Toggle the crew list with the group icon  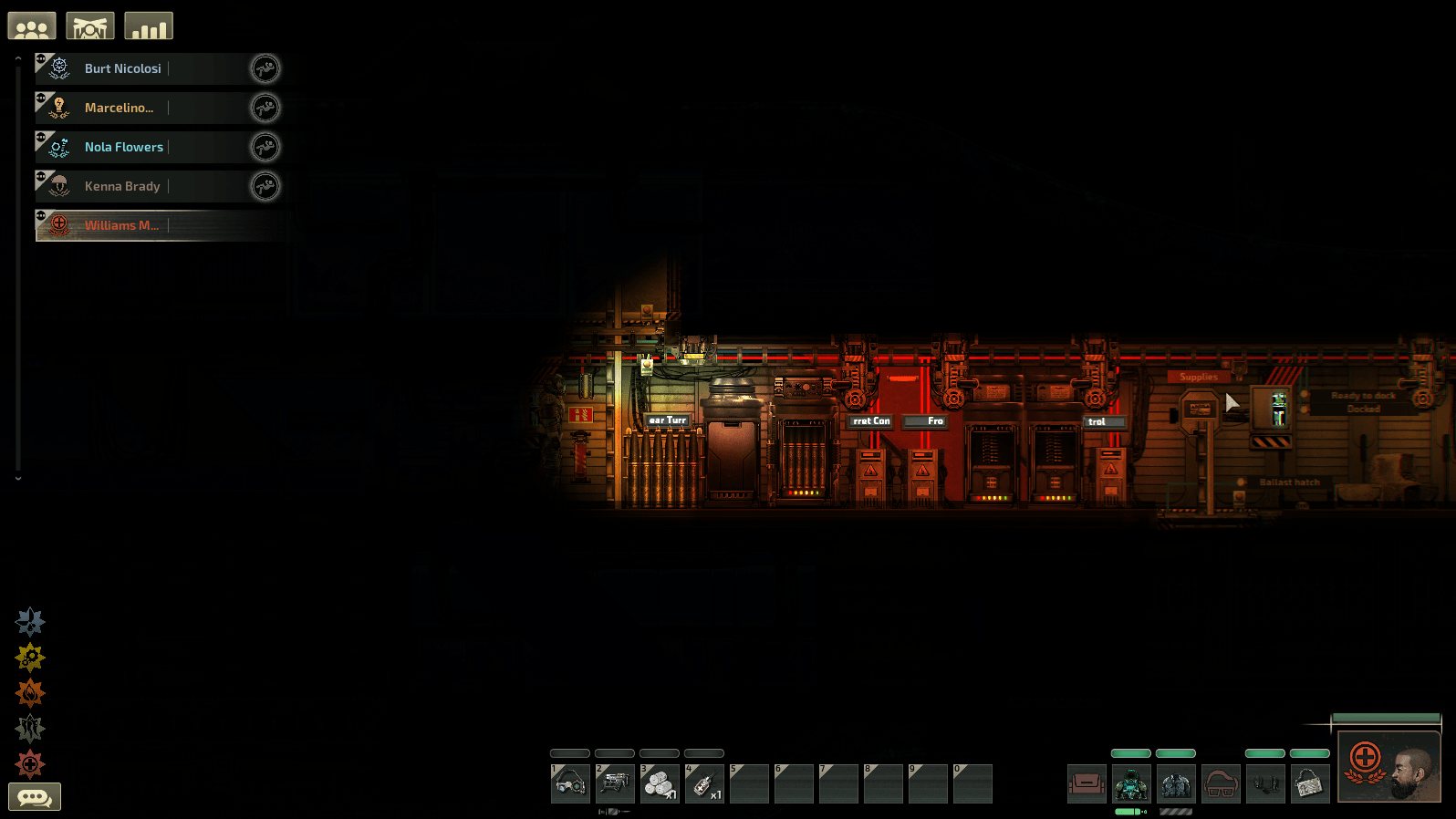click(31, 26)
